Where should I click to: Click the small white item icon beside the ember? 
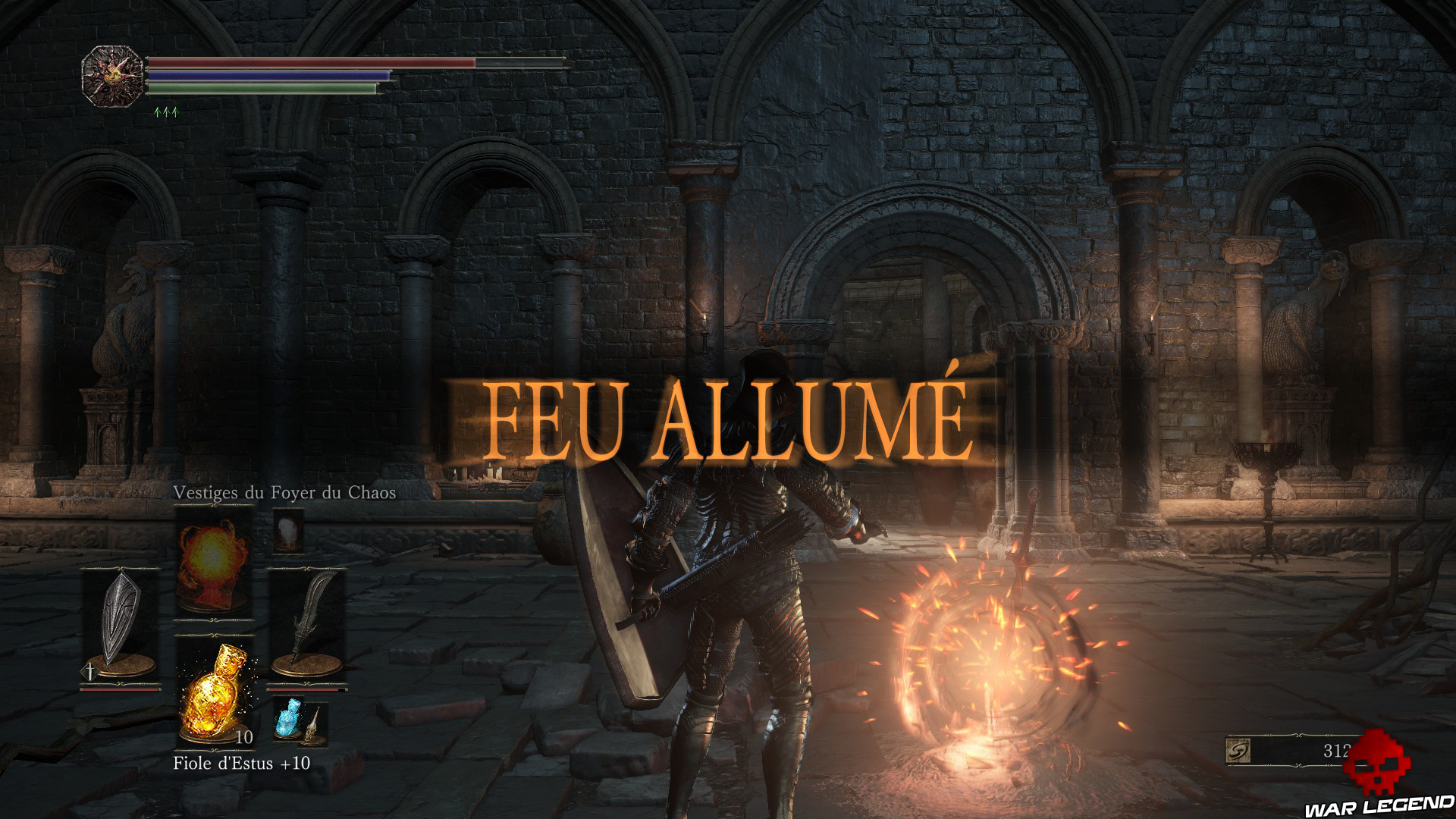(x=287, y=532)
